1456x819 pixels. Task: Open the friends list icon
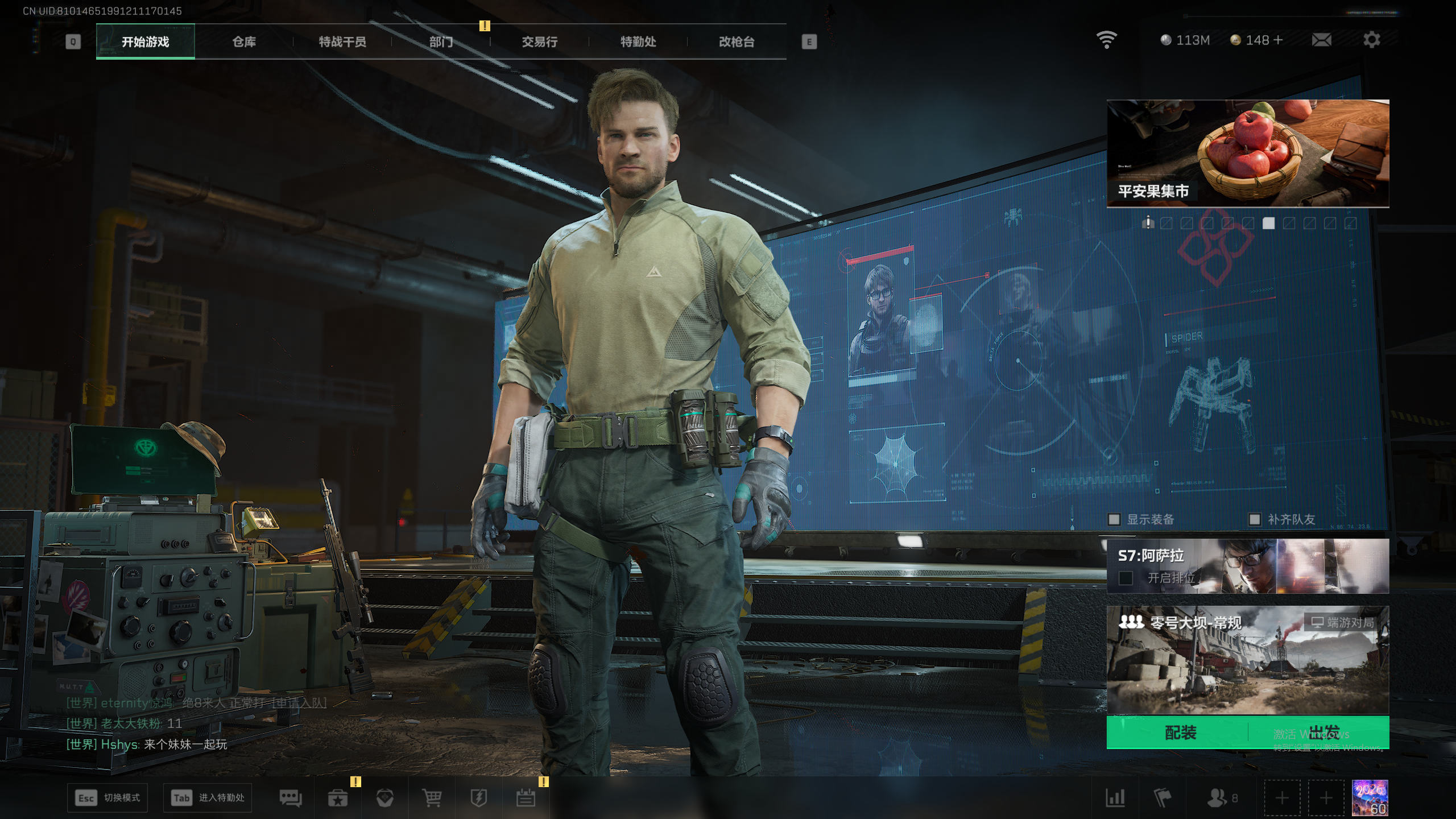pos(1221,798)
